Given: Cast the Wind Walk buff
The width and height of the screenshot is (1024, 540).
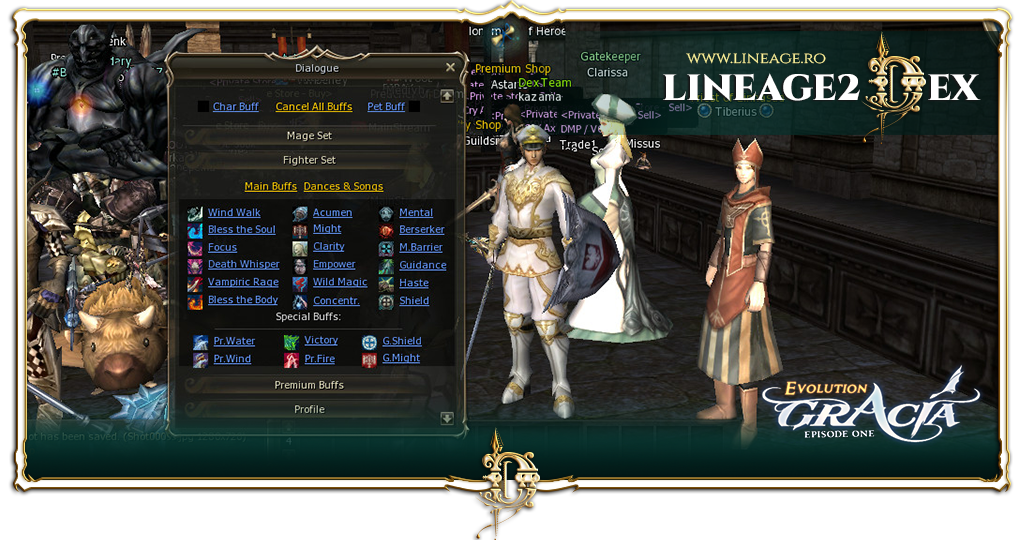Looking at the screenshot, I should 234,213.
